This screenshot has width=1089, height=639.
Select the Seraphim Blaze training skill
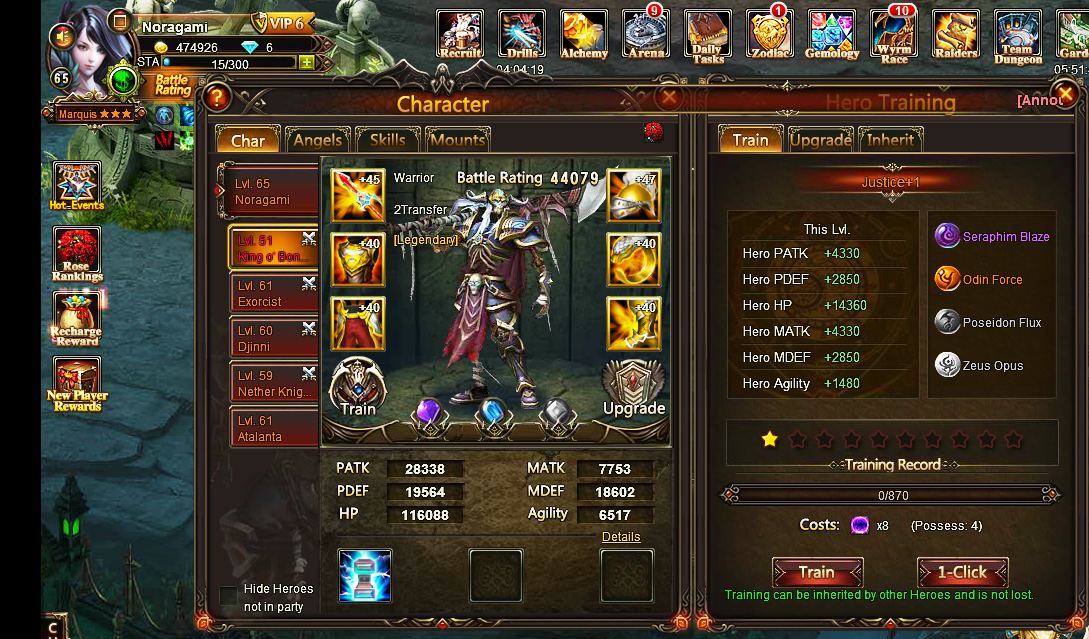(x=1005, y=237)
